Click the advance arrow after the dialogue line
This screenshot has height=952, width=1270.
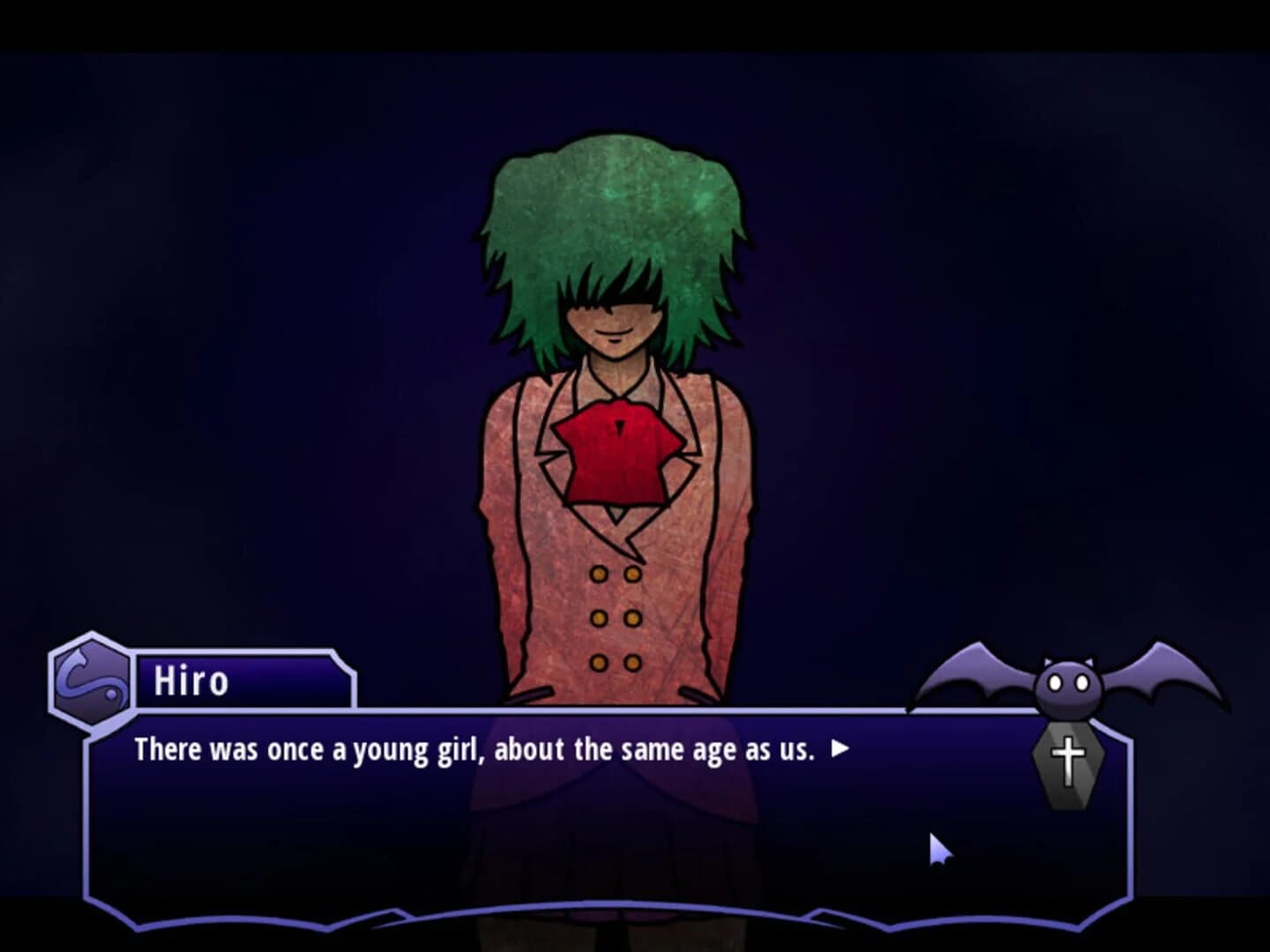(839, 747)
